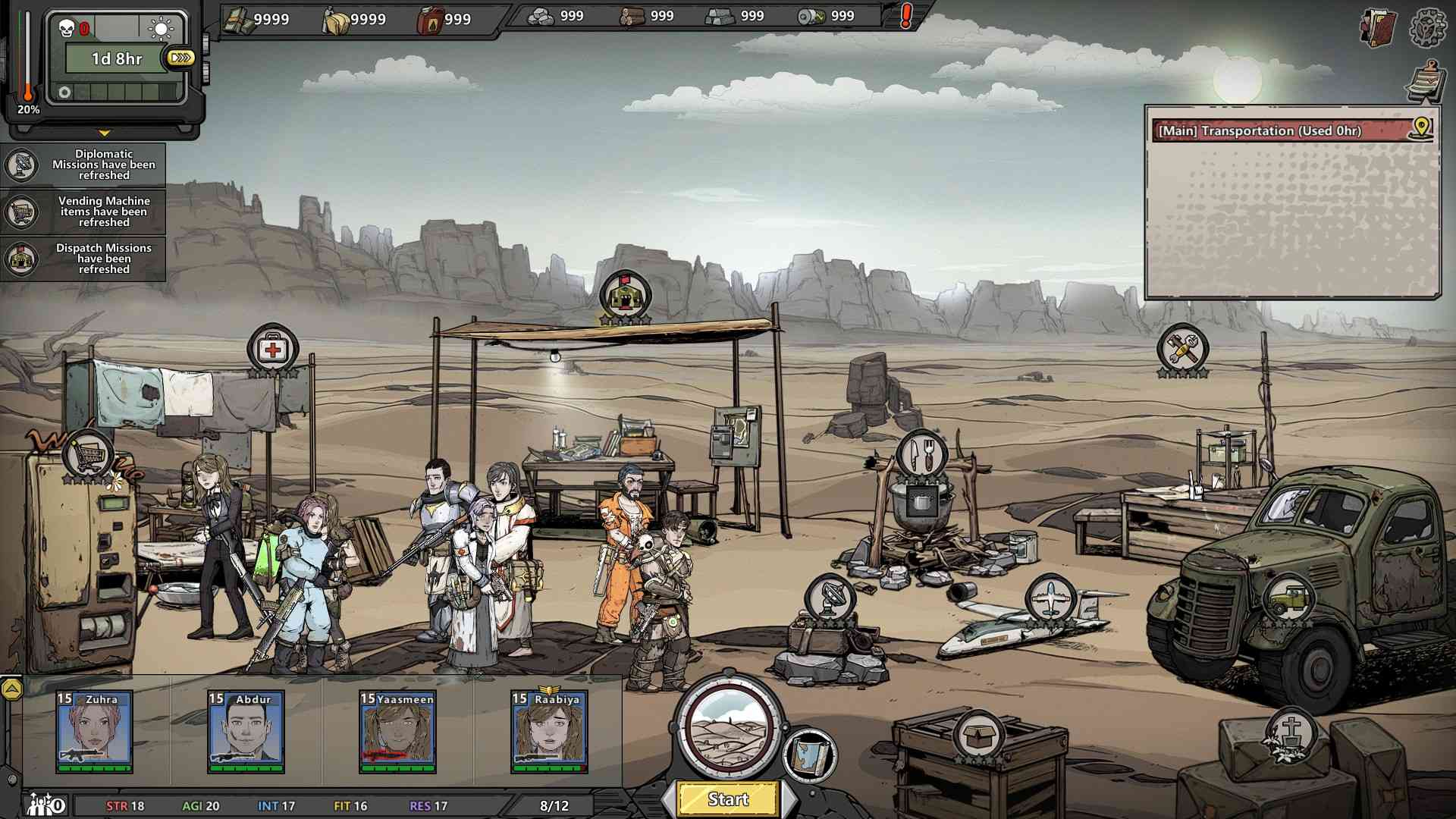Image resolution: width=1456 pixels, height=819 pixels.
Task: Open the settings gear icon
Action: pos(1427,27)
